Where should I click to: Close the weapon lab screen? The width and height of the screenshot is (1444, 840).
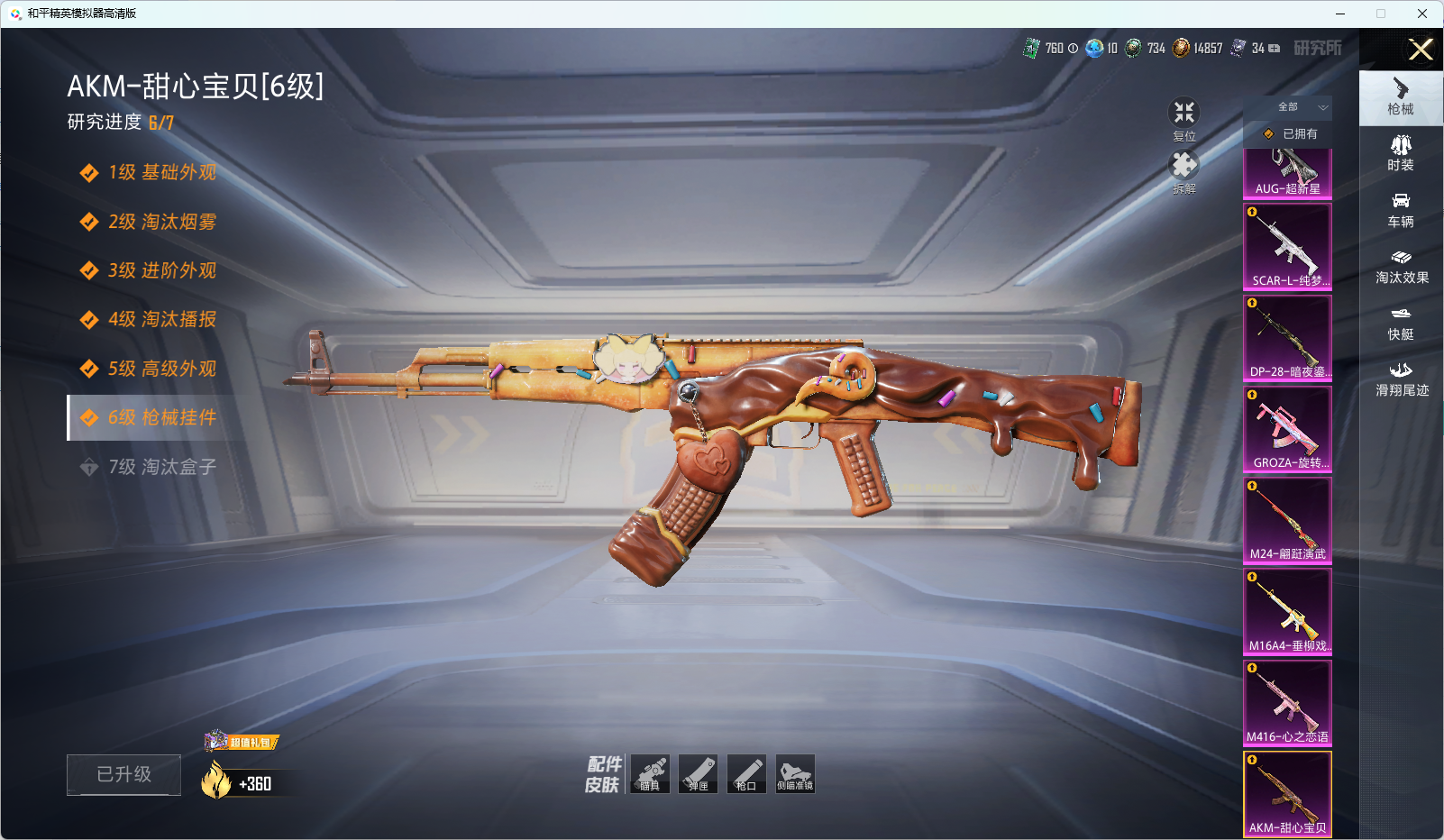point(1421,50)
